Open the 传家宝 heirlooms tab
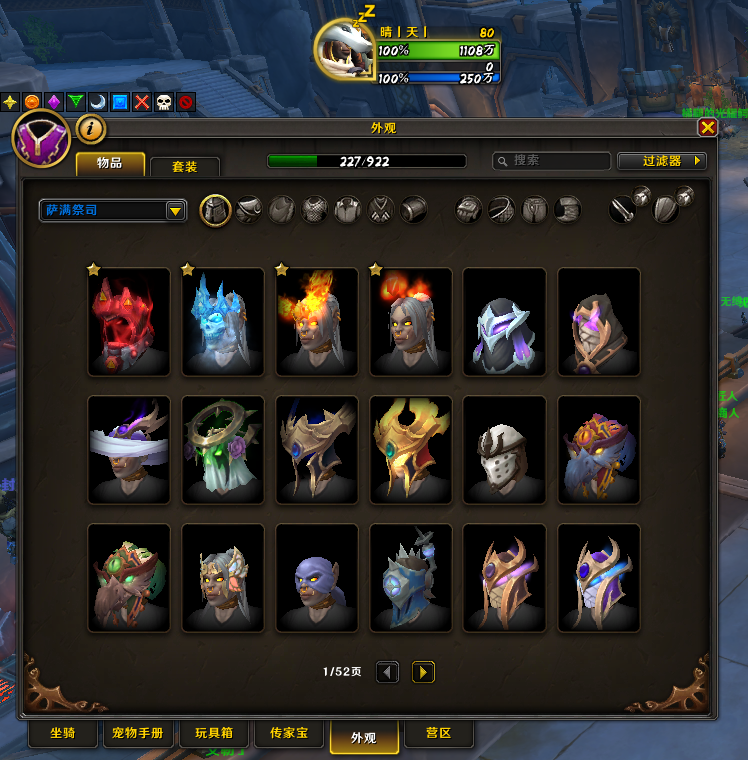The height and width of the screenshot is (760, 748). pos(289,734)
